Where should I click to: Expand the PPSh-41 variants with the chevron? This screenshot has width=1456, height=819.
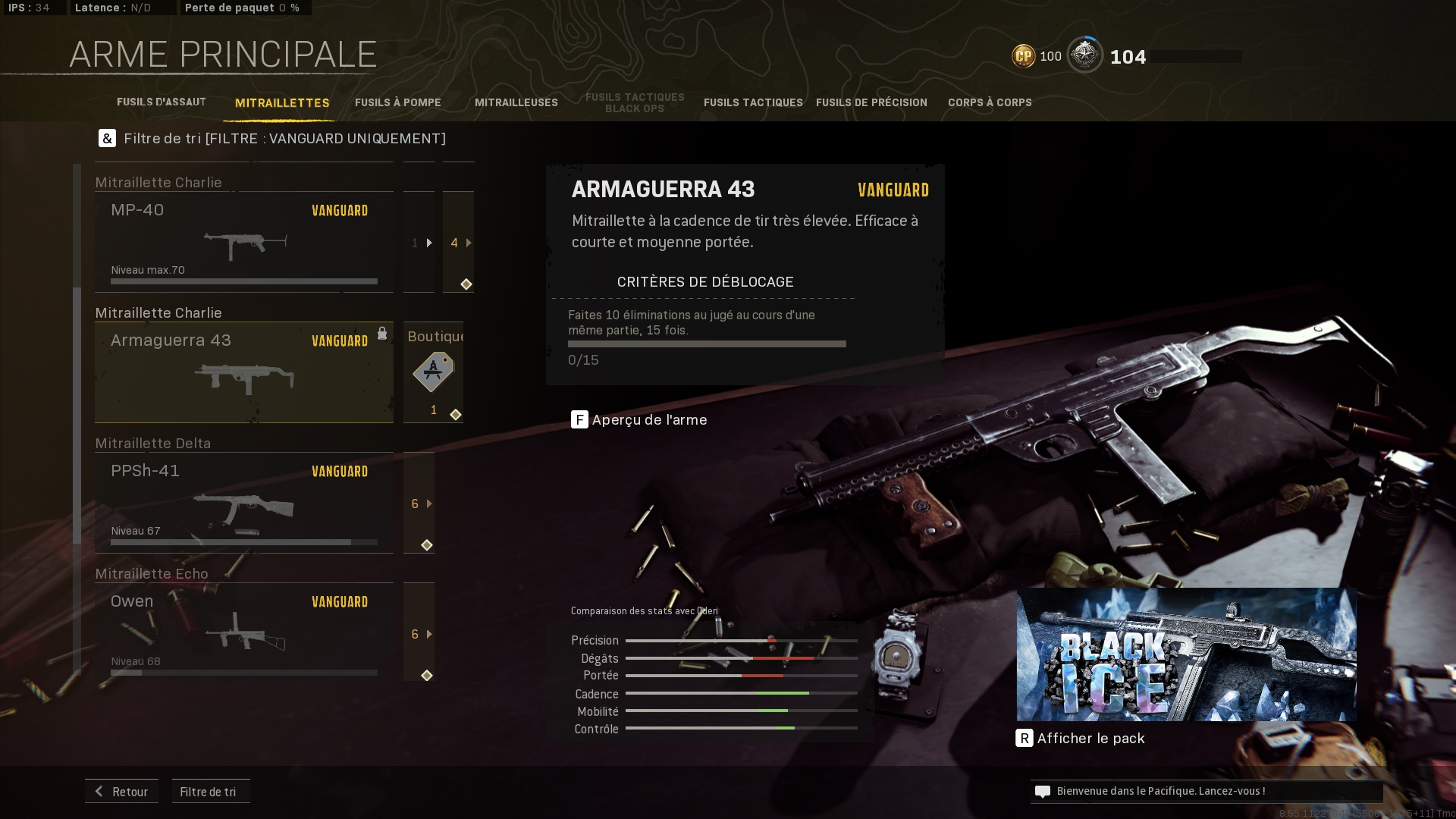(428, 503)
